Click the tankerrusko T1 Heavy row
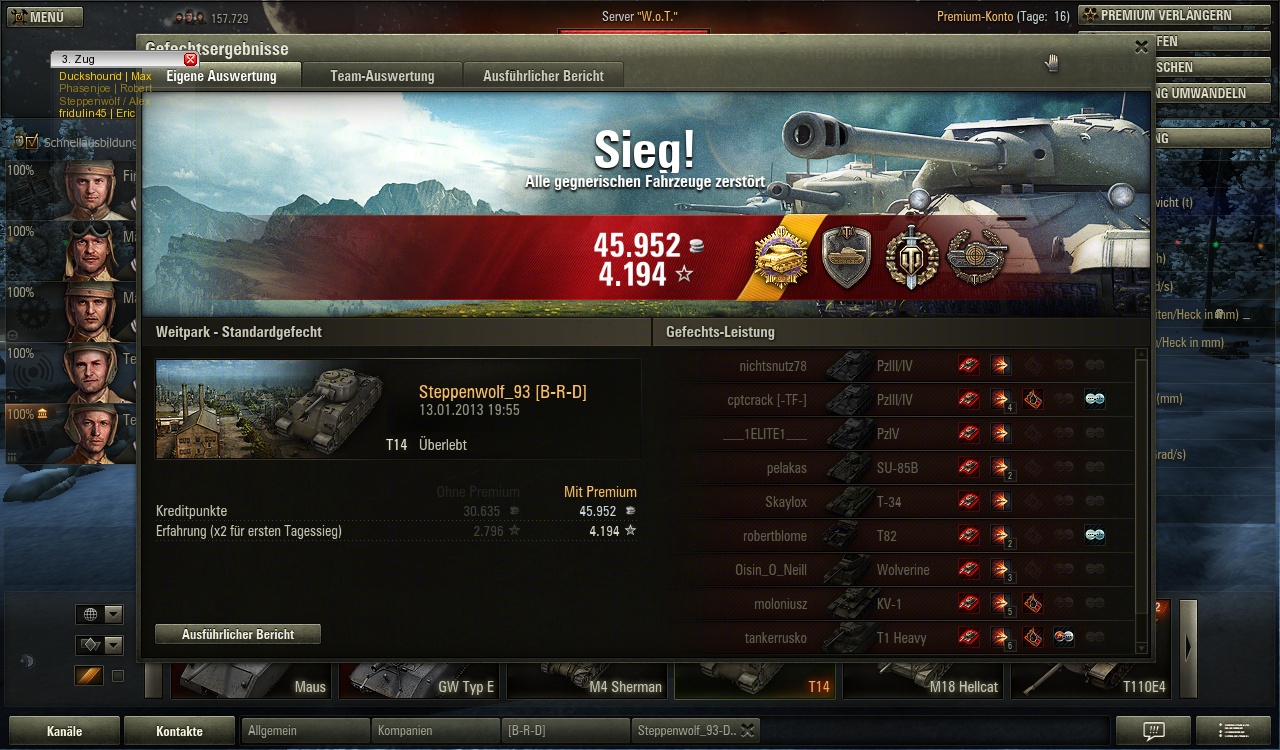 click(900, 638)
